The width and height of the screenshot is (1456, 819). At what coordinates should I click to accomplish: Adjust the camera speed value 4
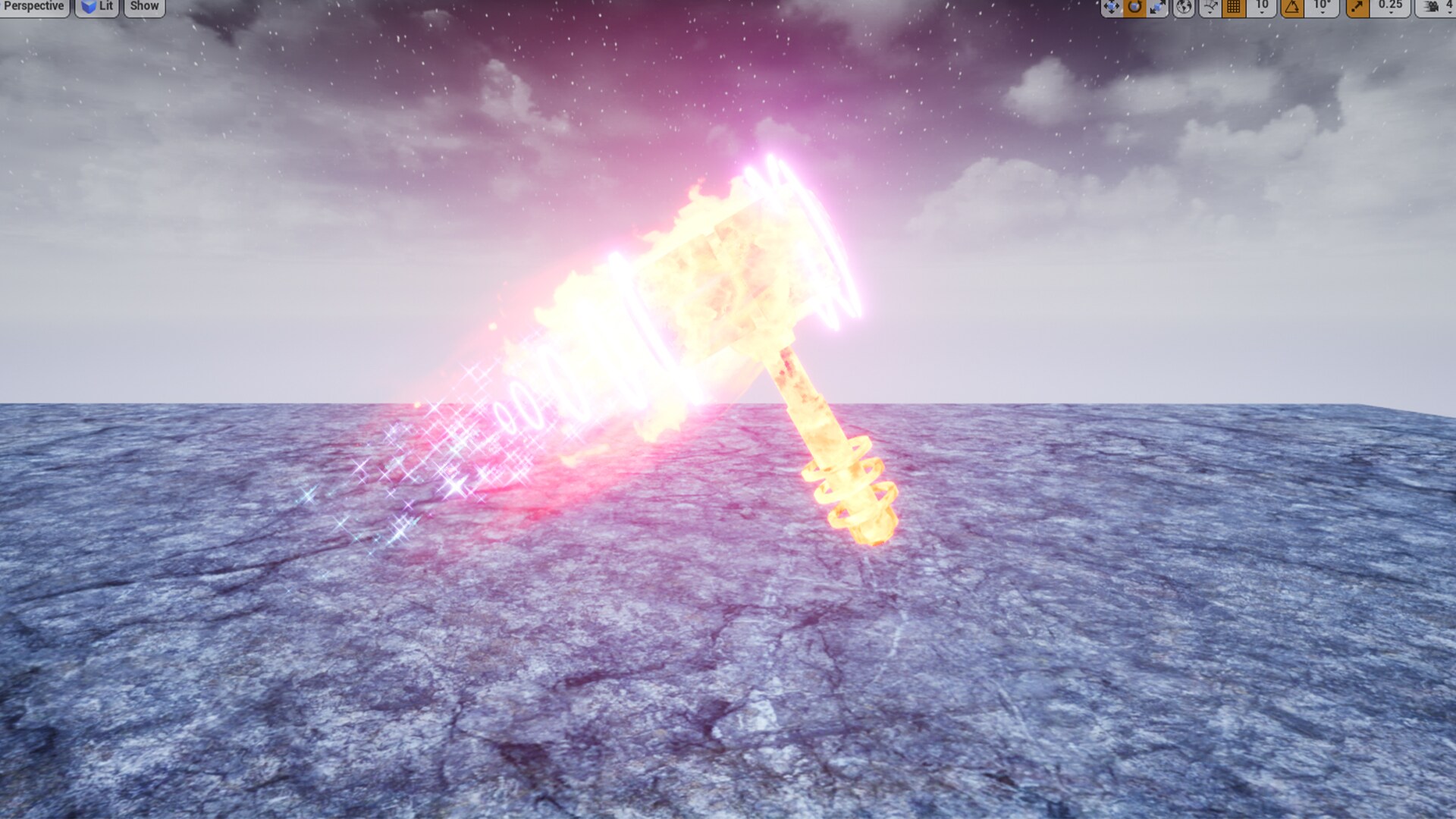(1451, 7)
